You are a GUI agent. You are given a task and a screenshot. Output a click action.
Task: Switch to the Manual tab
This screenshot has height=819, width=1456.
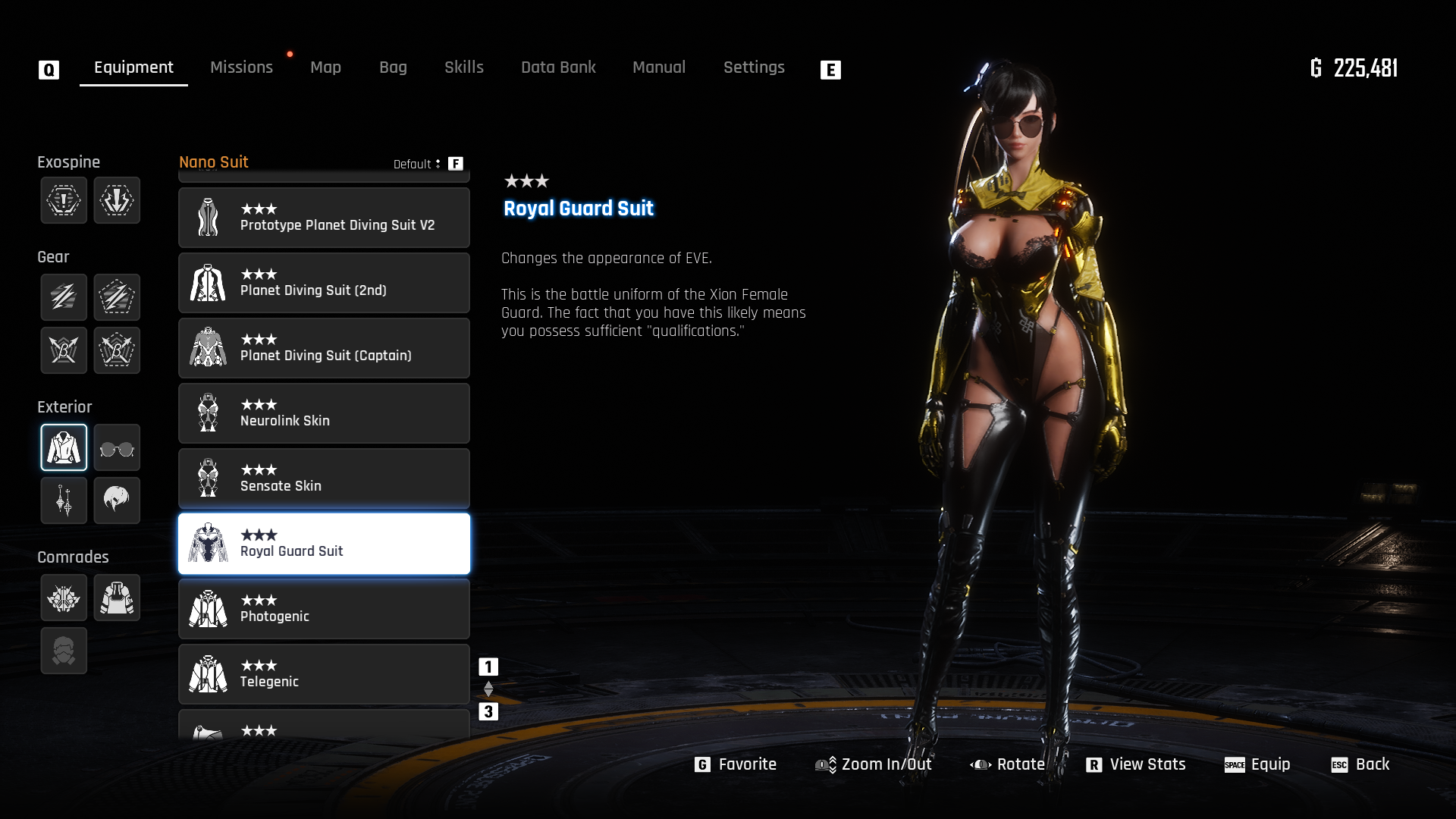pos(658,67)
